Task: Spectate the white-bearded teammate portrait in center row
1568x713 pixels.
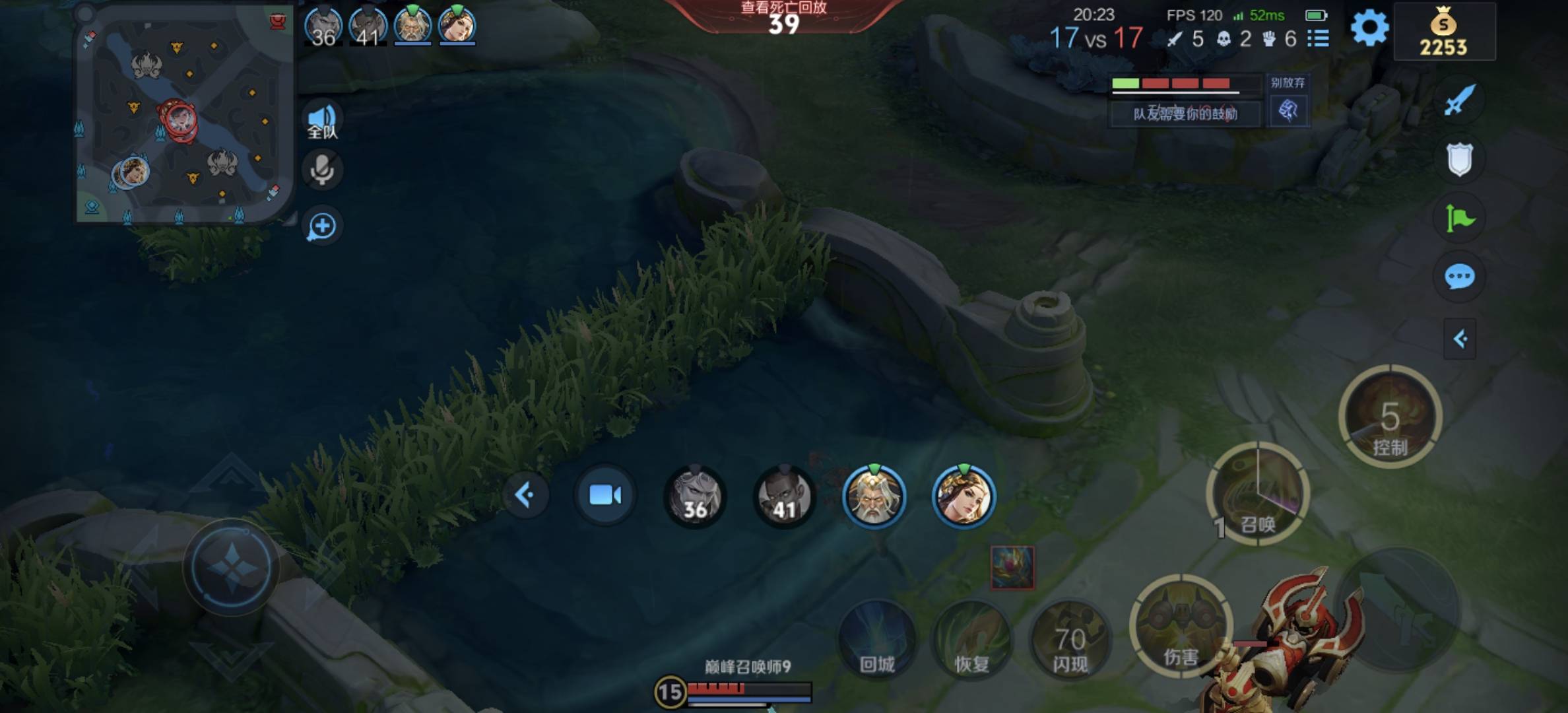Action: [874, 496]
